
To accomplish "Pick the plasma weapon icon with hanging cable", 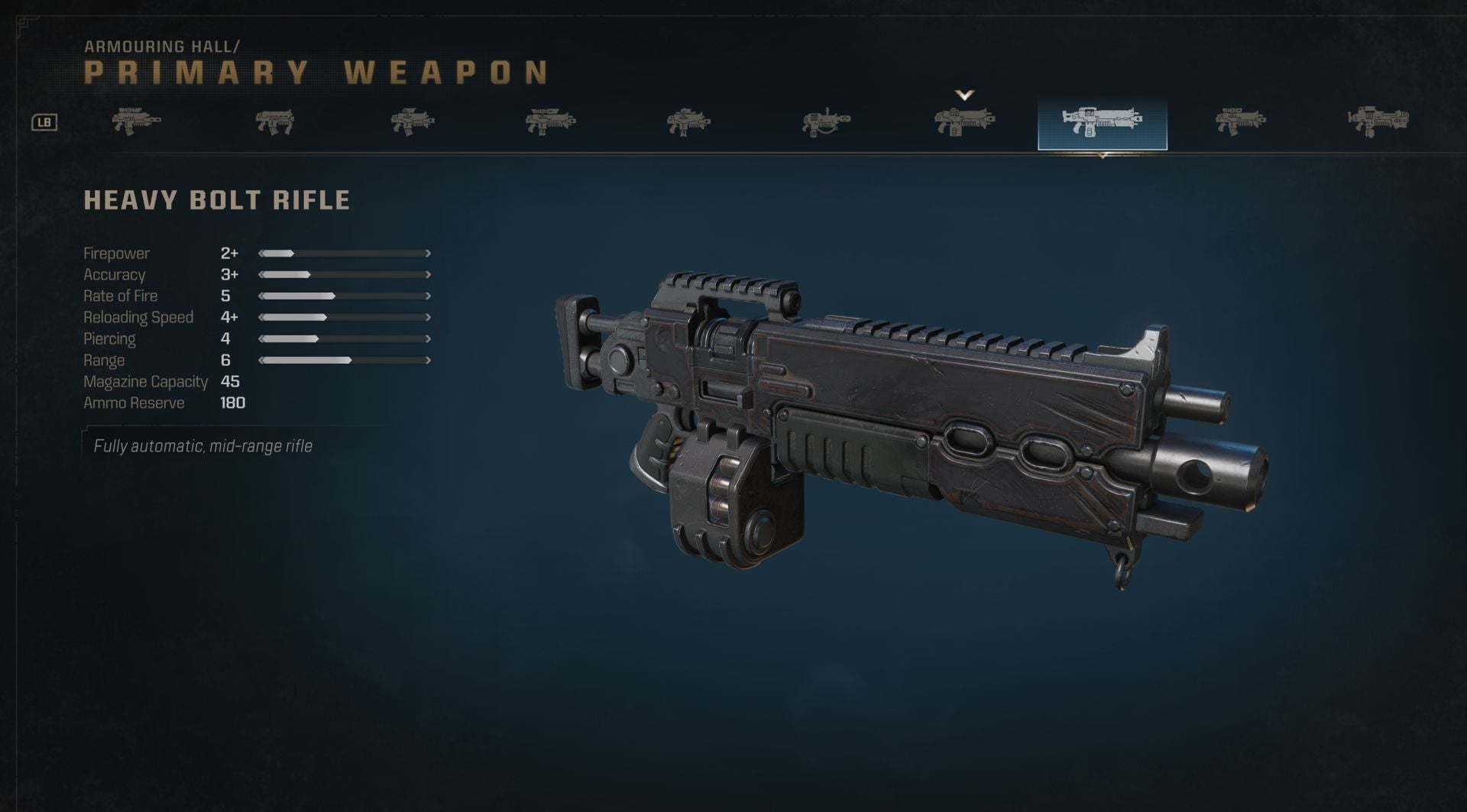I will click(x=826, y=122).
